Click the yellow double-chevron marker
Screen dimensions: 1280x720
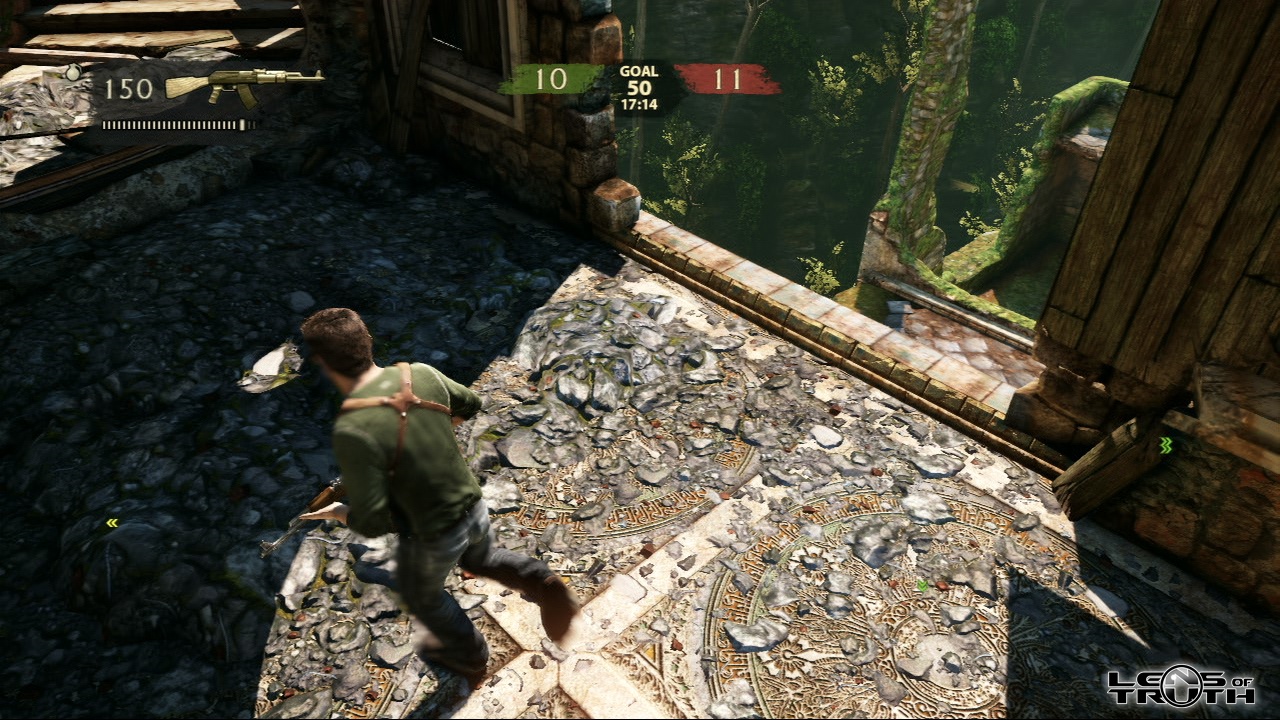click(112, 522)
